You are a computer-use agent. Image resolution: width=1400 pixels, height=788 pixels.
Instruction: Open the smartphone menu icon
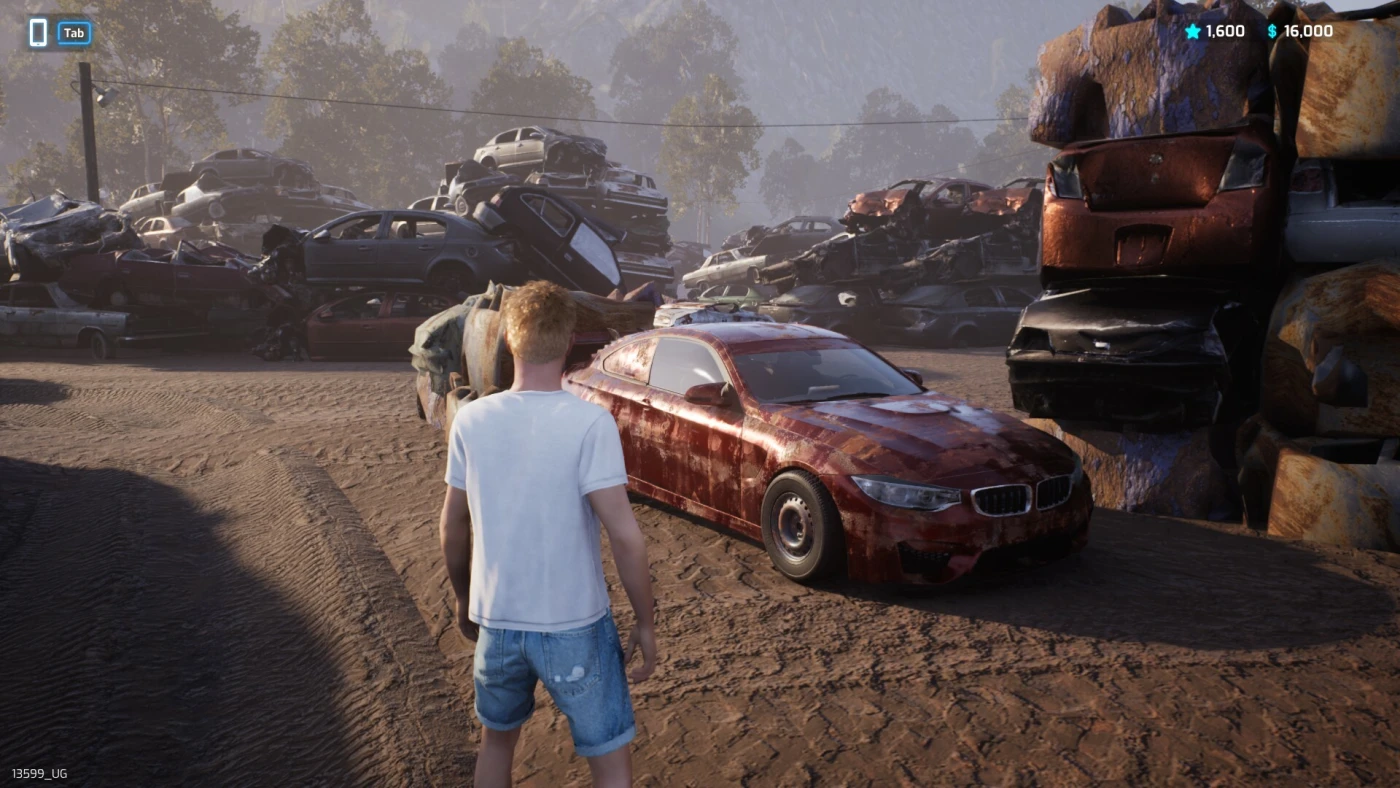click(38, 33)
